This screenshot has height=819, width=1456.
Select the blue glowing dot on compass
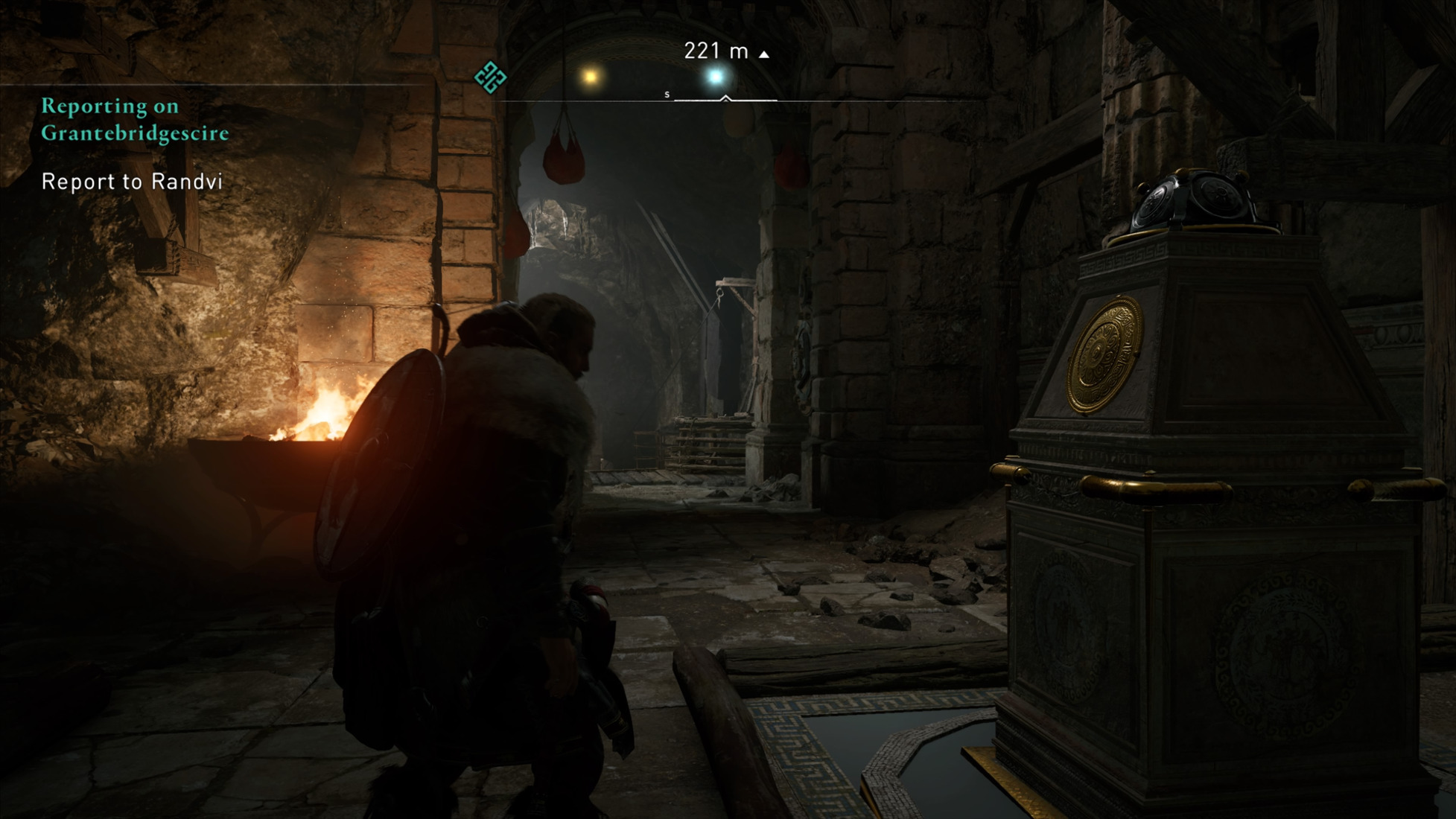coord(716,77)
